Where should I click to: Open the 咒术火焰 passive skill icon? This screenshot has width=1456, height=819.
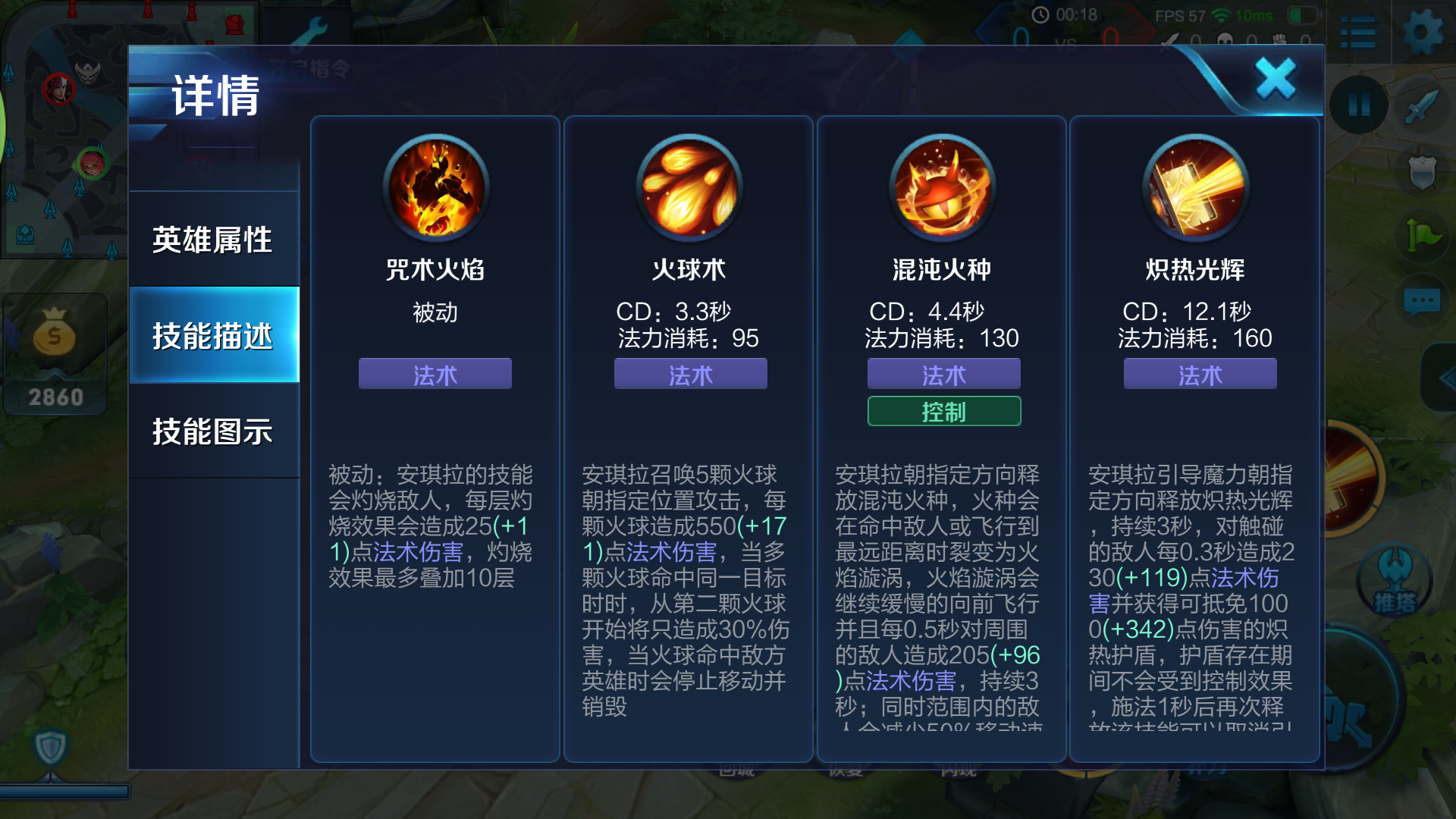click(435, 187)
